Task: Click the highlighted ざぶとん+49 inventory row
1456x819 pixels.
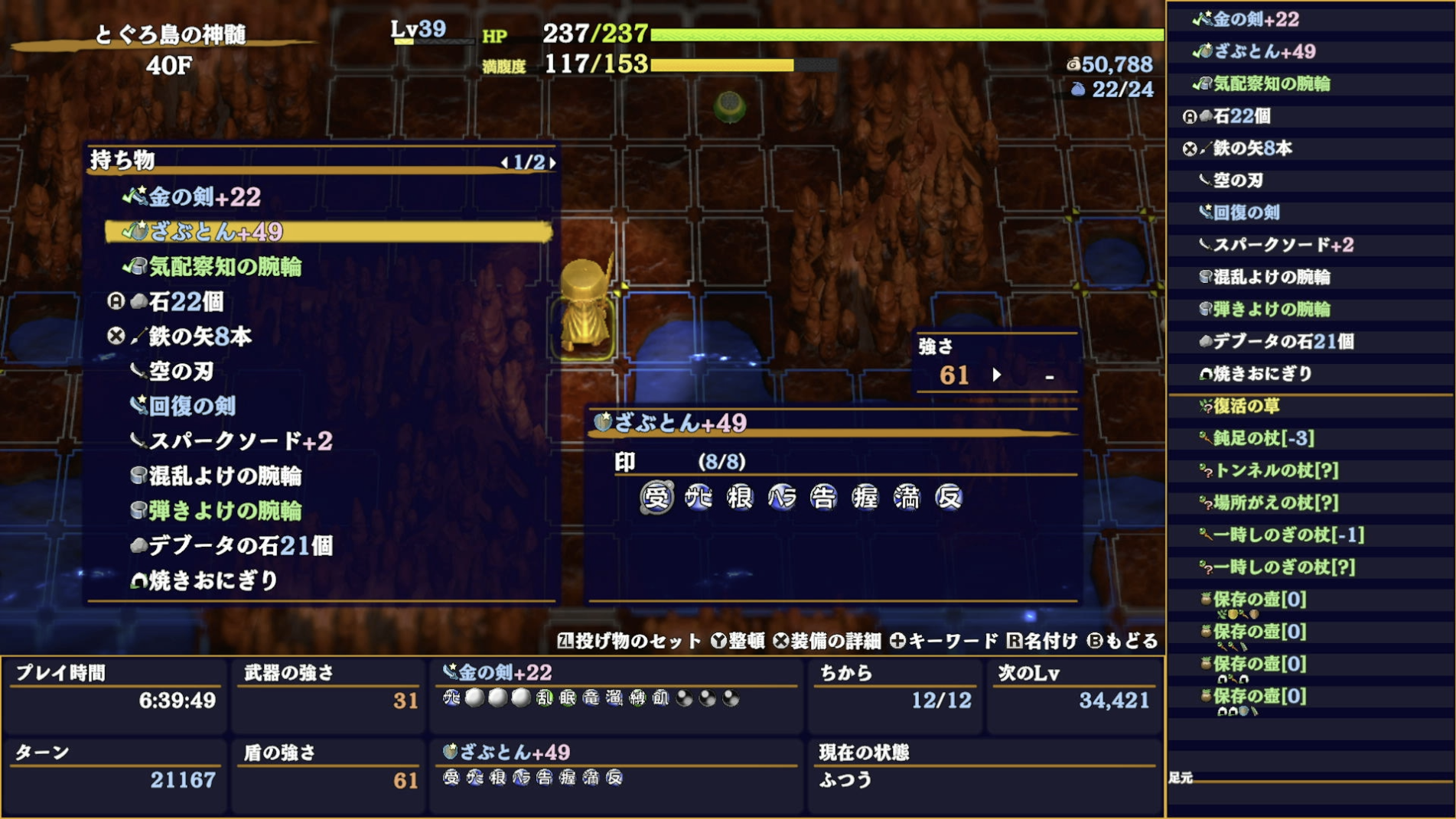Action: (x=329, y=232)
